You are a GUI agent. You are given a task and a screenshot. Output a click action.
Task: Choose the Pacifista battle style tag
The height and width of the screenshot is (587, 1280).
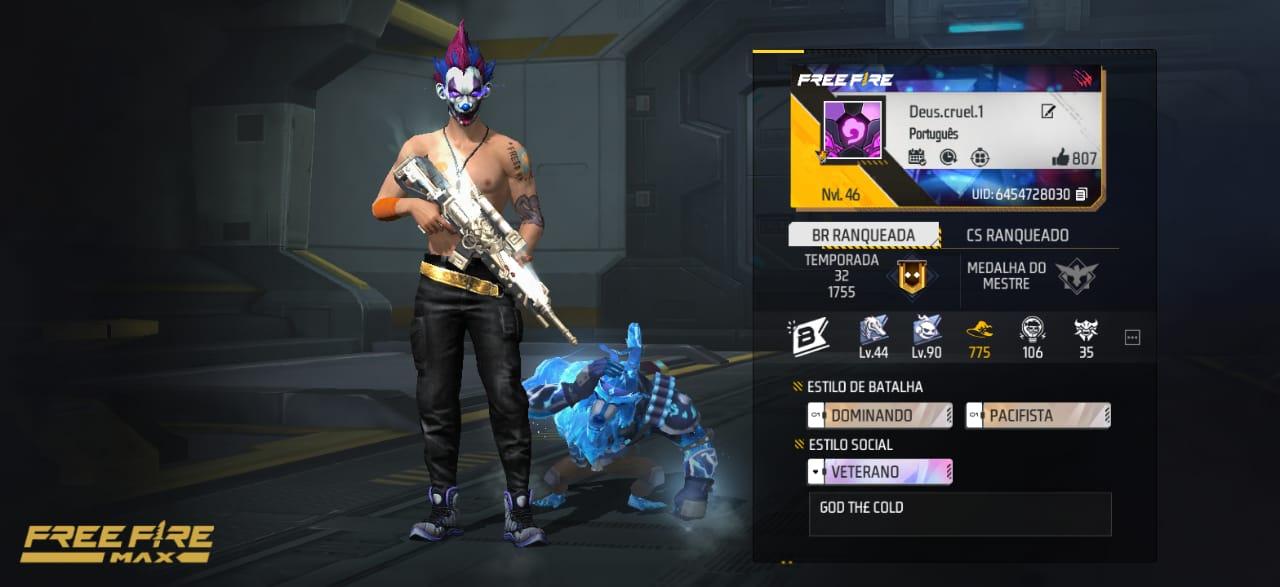click(x=1038, y=415)
